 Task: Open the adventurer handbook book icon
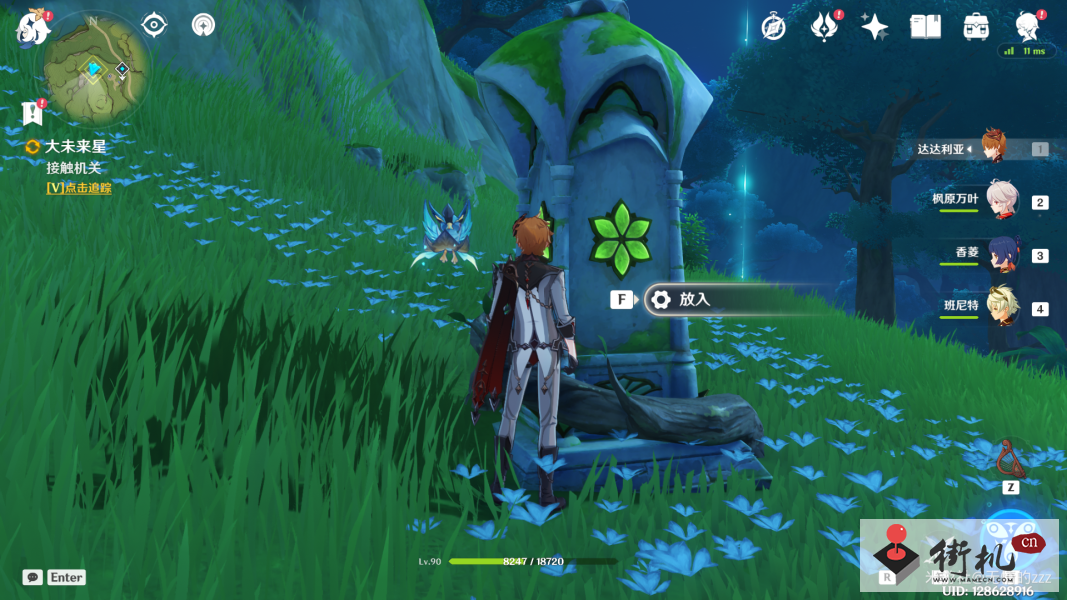click(x=925, y=27)
